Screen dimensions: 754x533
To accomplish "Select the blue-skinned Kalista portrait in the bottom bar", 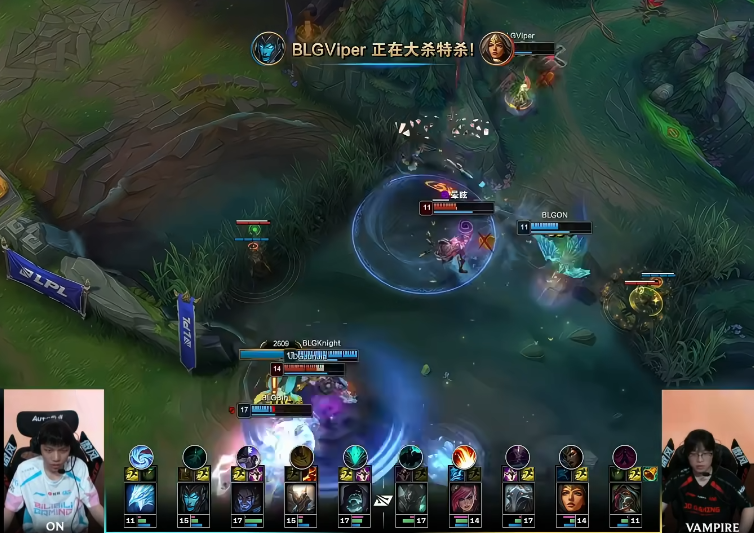I will pyautogui.click(x=194, y=498).
